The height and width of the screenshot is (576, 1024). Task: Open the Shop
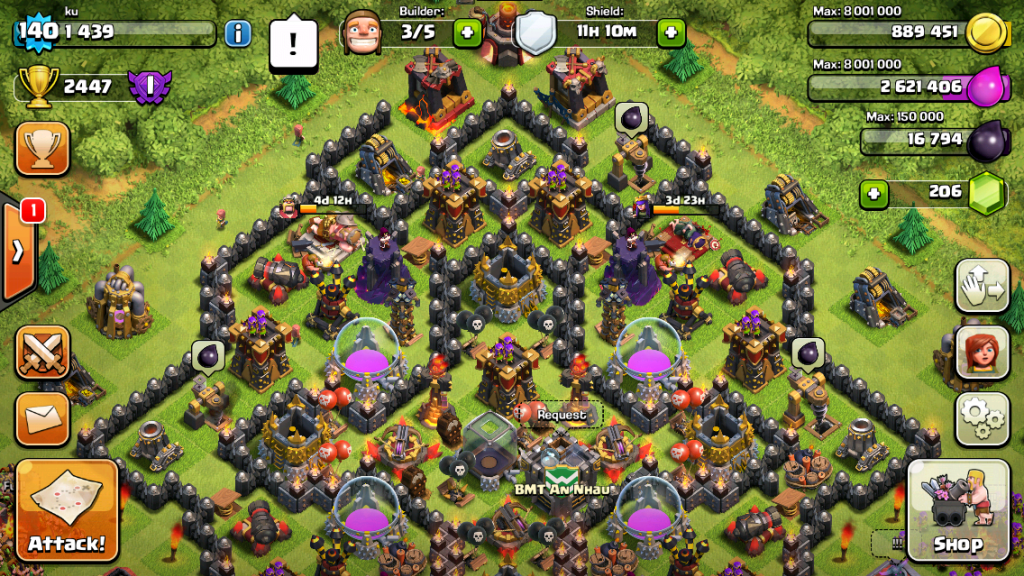pos(957,513)
